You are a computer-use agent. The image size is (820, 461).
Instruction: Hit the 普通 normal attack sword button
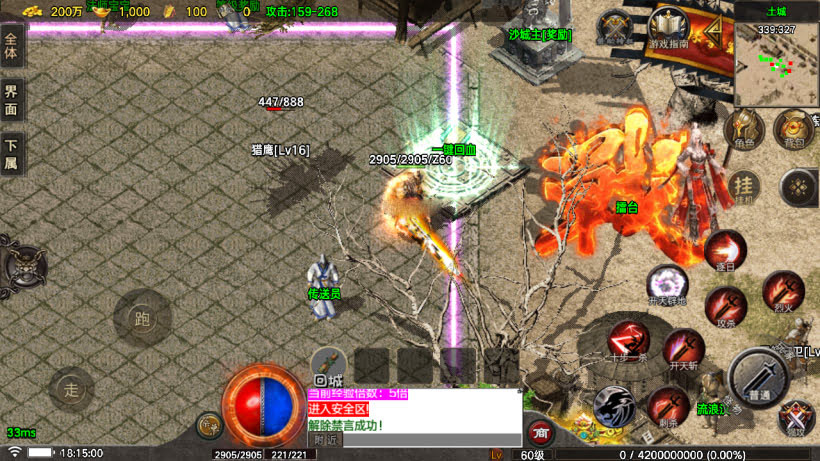pos(759,377)
